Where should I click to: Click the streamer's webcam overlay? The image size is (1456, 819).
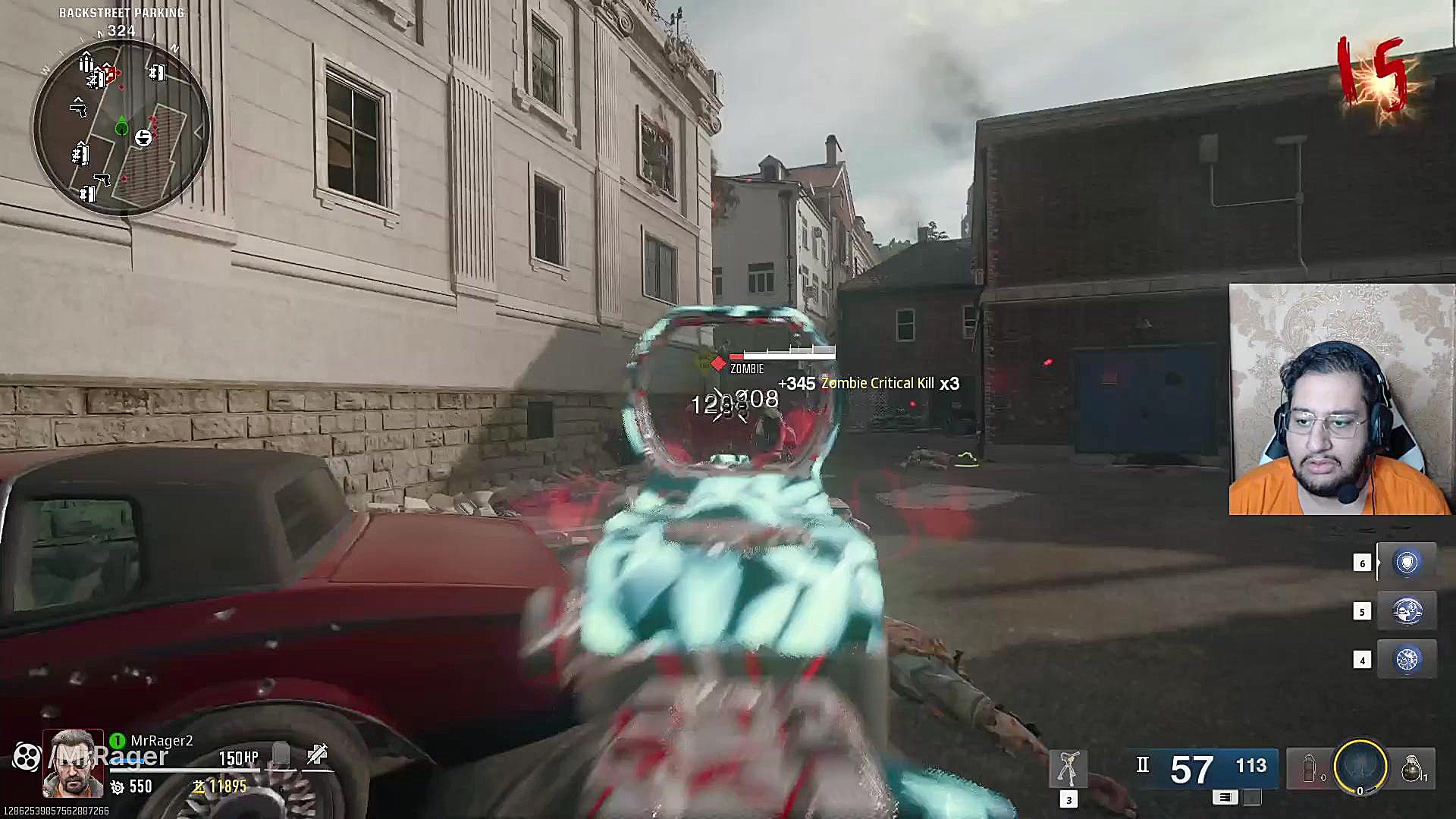point(1341,400)
